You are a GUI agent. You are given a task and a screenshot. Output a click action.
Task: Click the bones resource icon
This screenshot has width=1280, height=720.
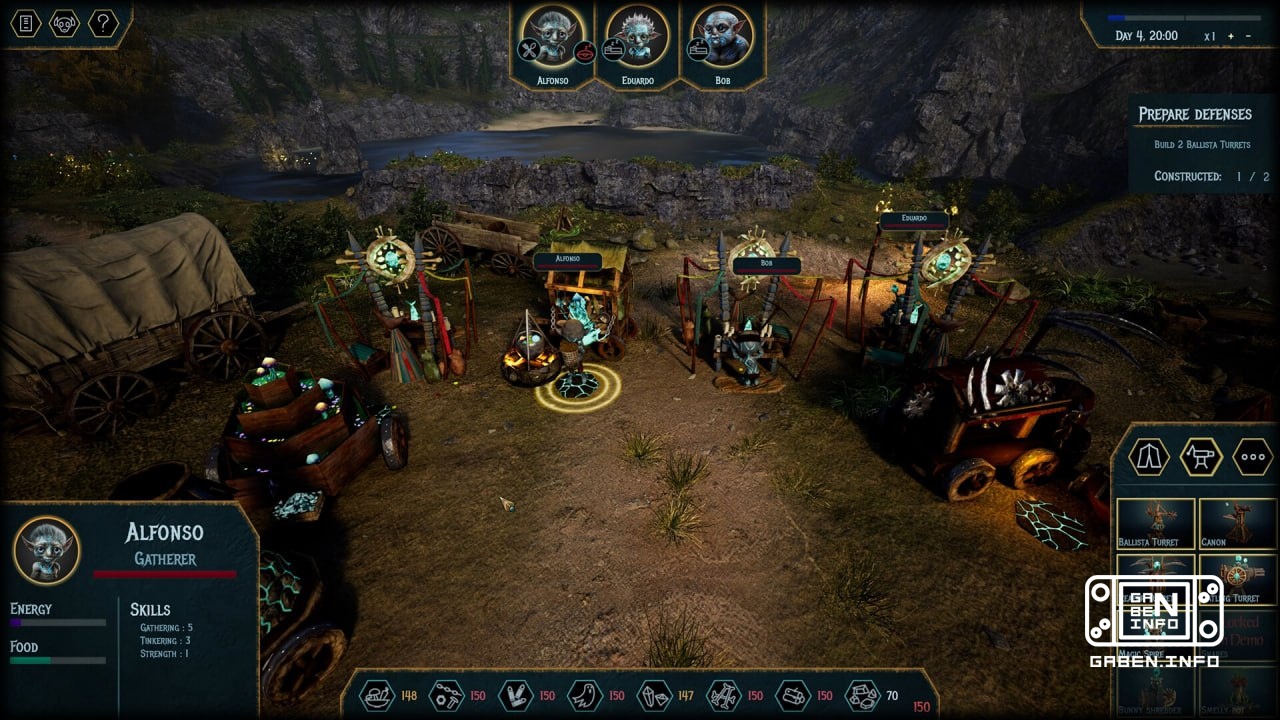(x=723, y=695)
